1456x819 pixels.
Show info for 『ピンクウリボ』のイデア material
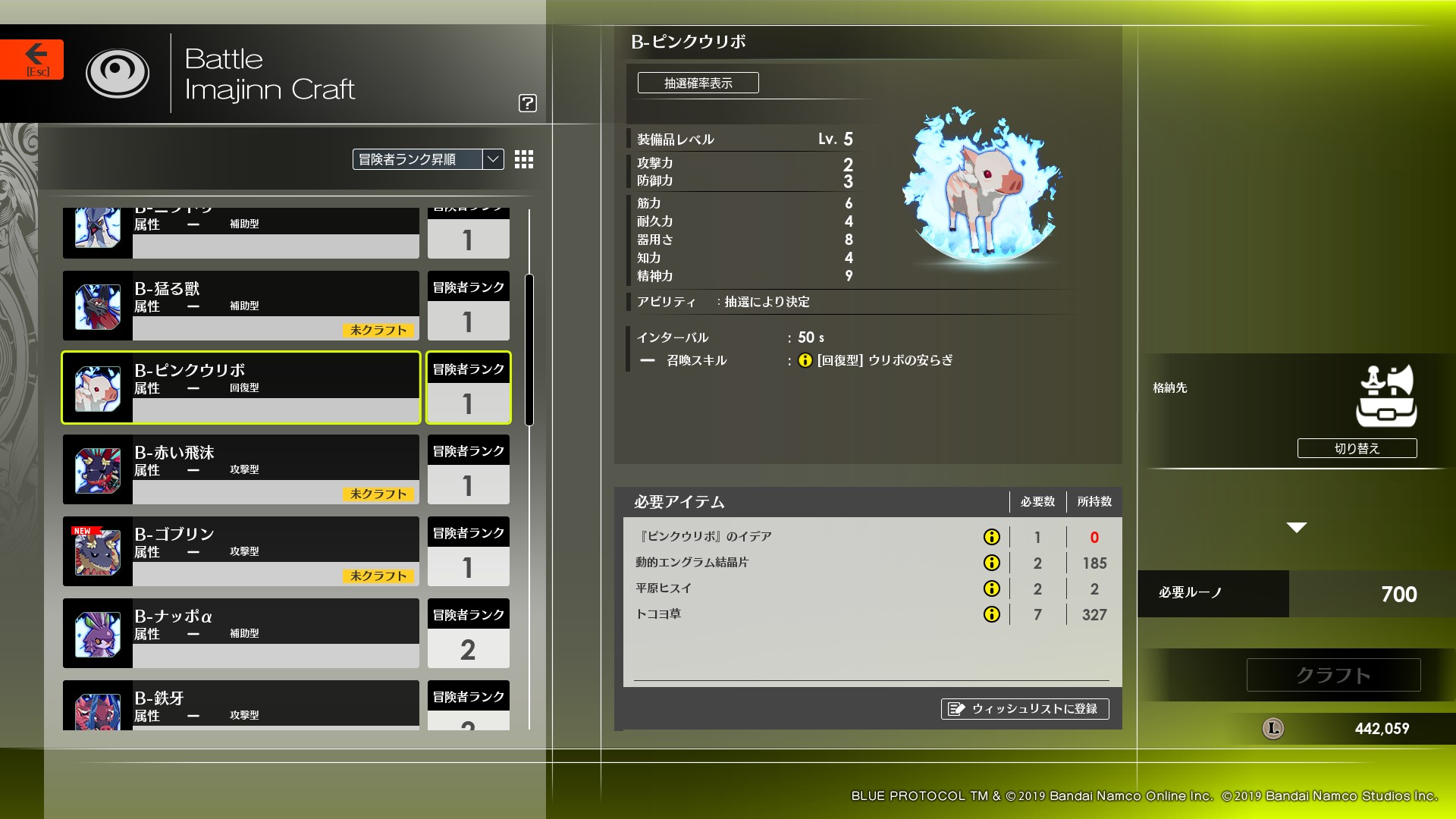(x=992, y=537)
